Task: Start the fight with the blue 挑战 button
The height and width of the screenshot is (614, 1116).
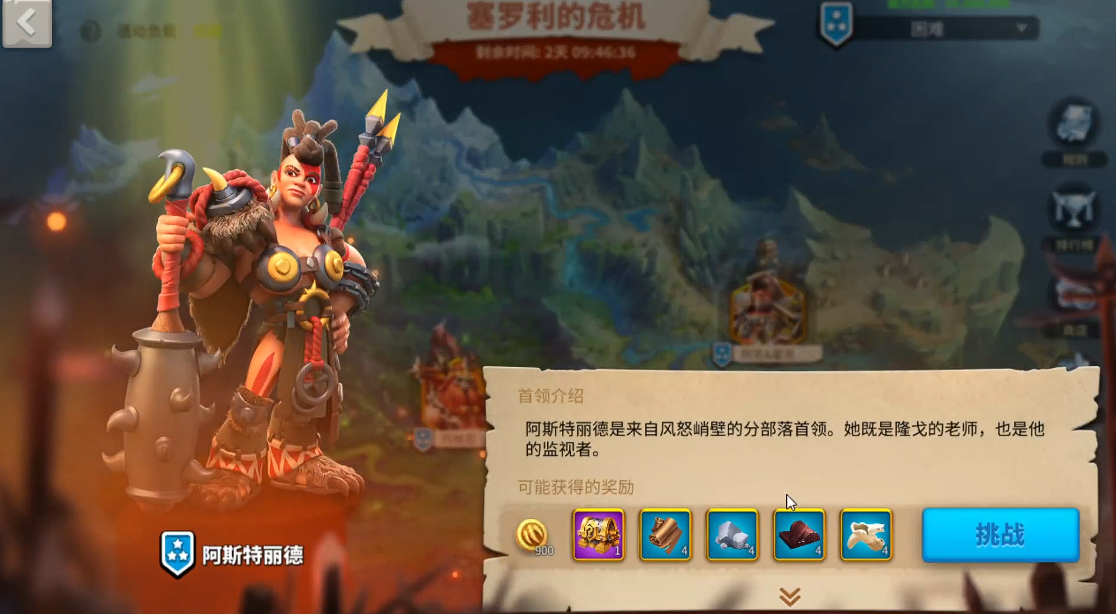Action: [x=1000, y=535]
